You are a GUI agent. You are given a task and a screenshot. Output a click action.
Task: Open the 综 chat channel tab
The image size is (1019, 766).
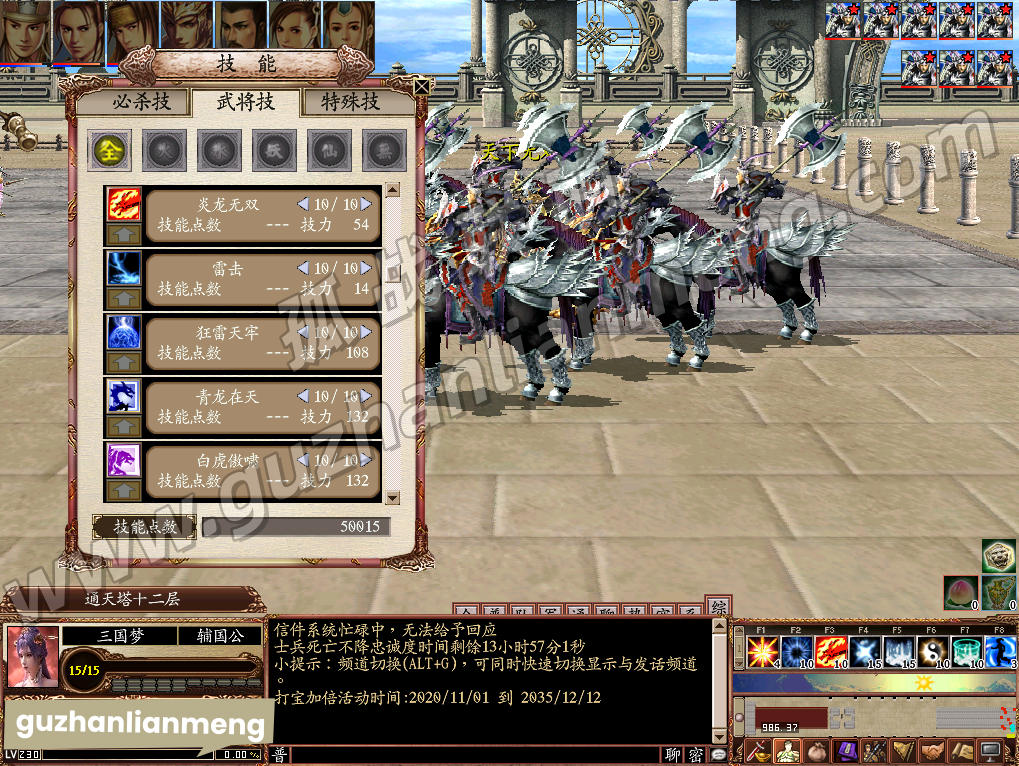[718, 607]
